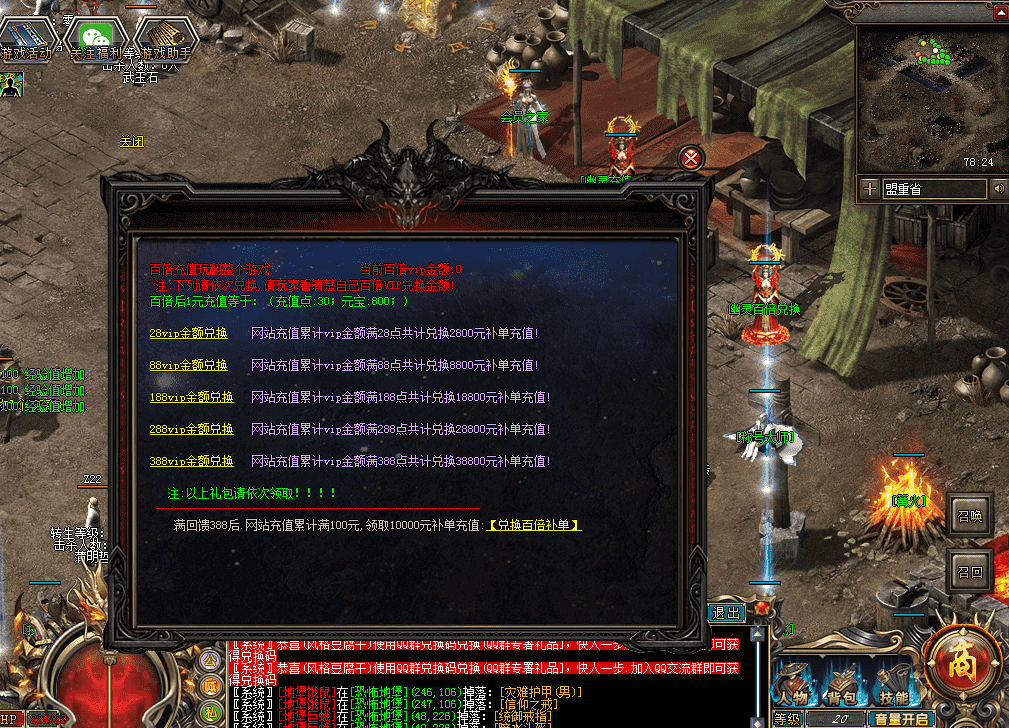
Task: Toggle the speaker icon beside 盟重省
Action: point(998,189)
